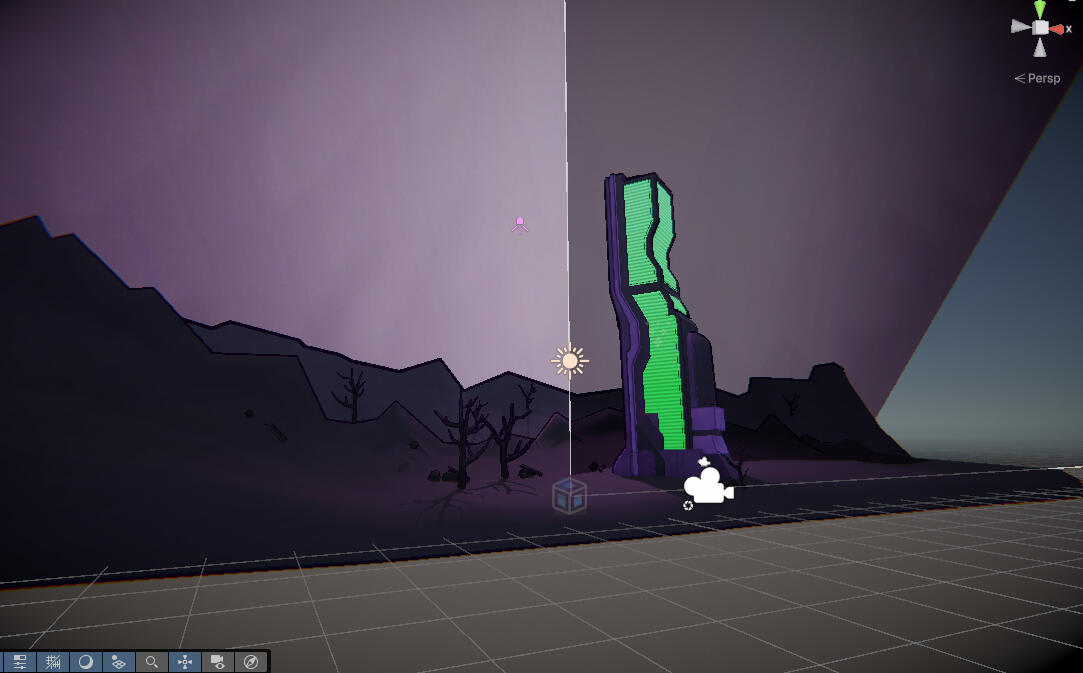Click the green Y axis cone

click(x=1040, y=9)
